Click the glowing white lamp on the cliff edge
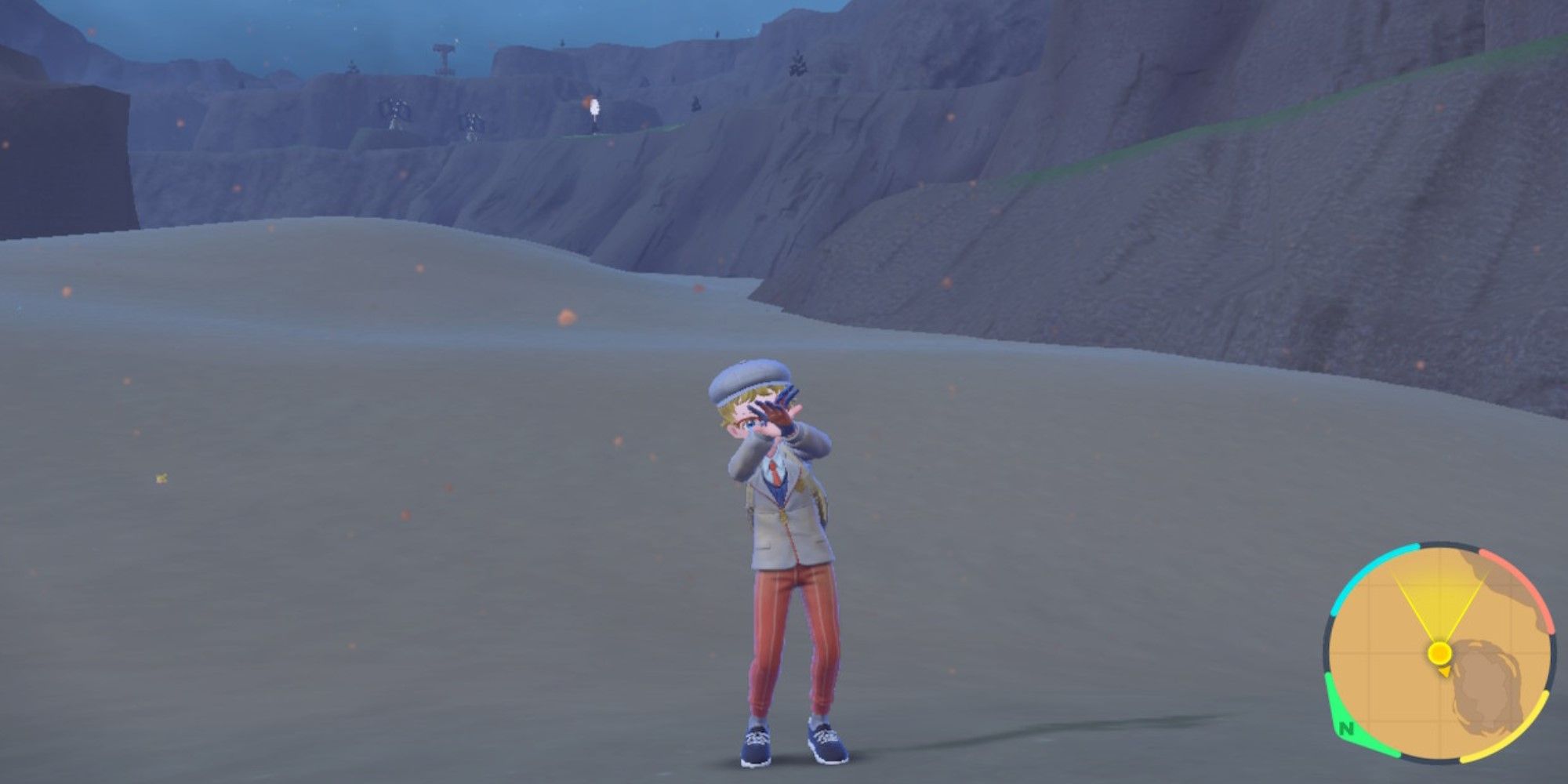 tap(595, 107)
